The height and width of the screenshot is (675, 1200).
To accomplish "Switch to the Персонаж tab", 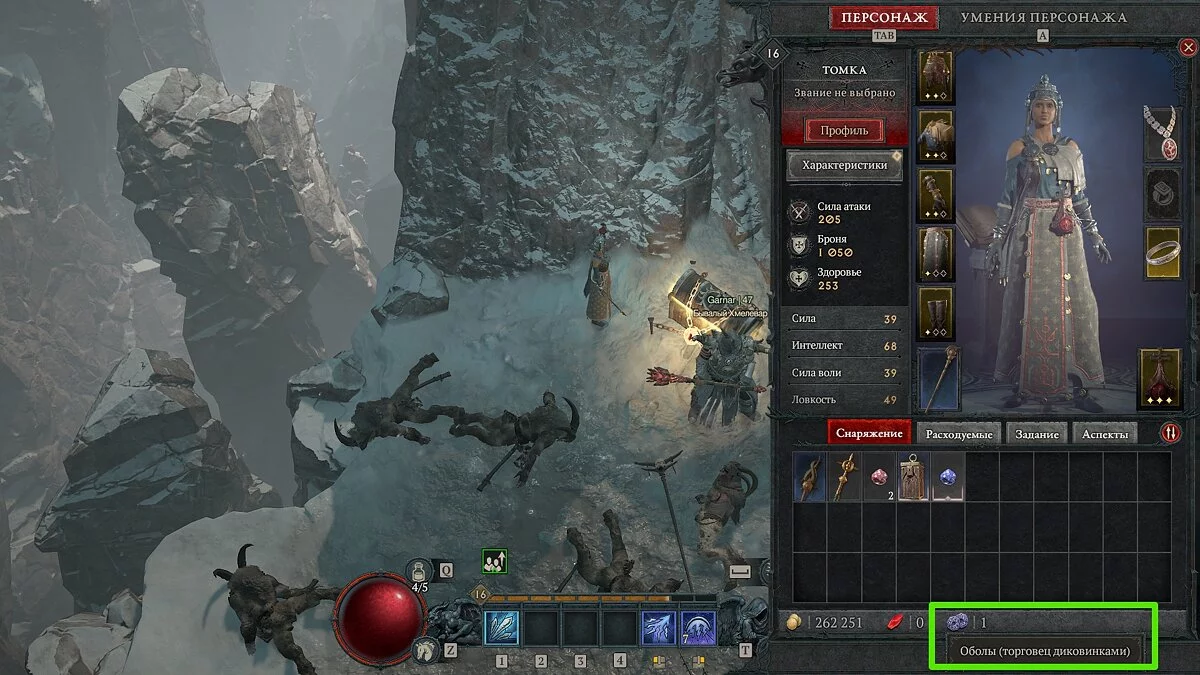I will click(x=883, y=17).
